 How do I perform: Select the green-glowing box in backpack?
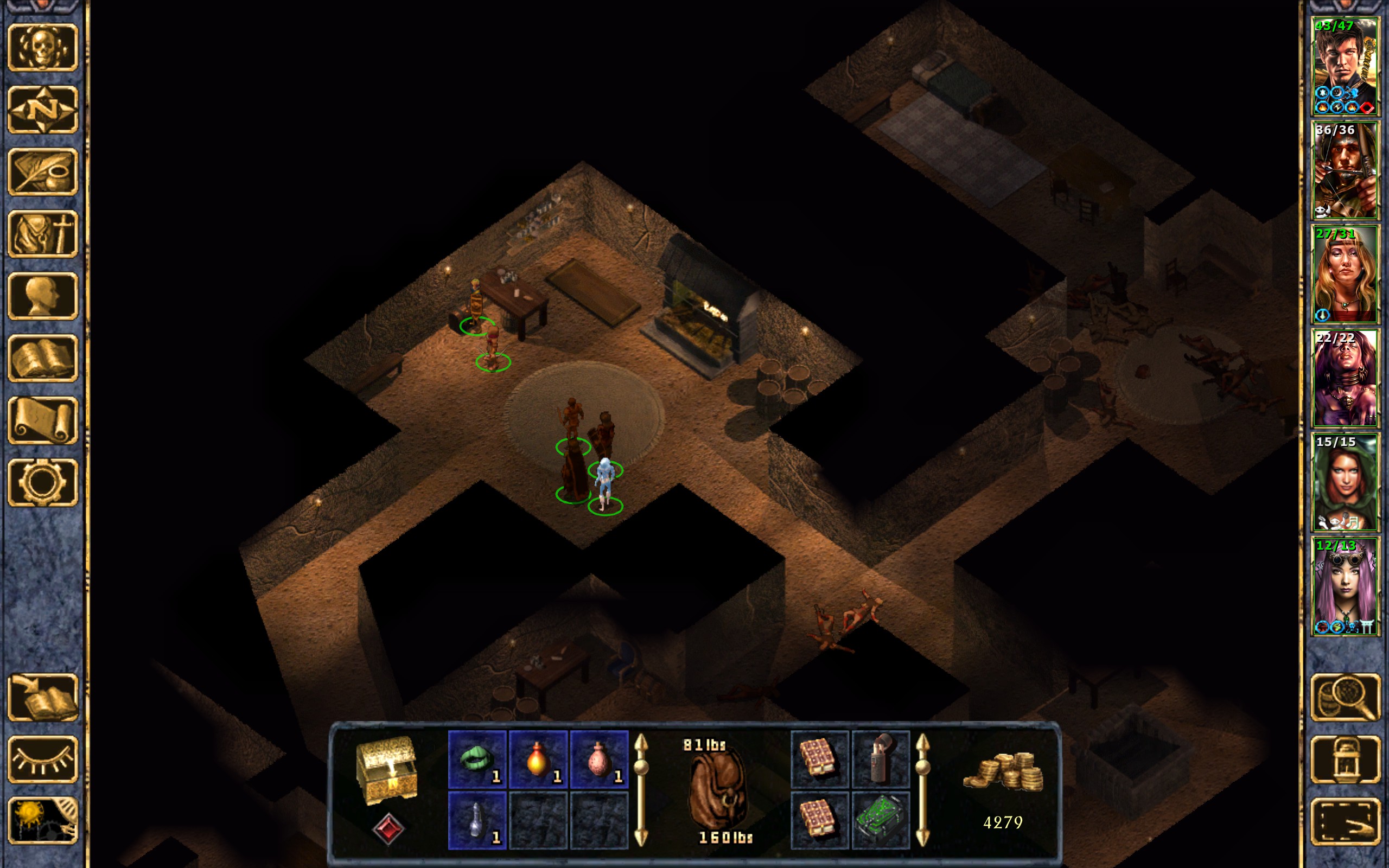881,820
